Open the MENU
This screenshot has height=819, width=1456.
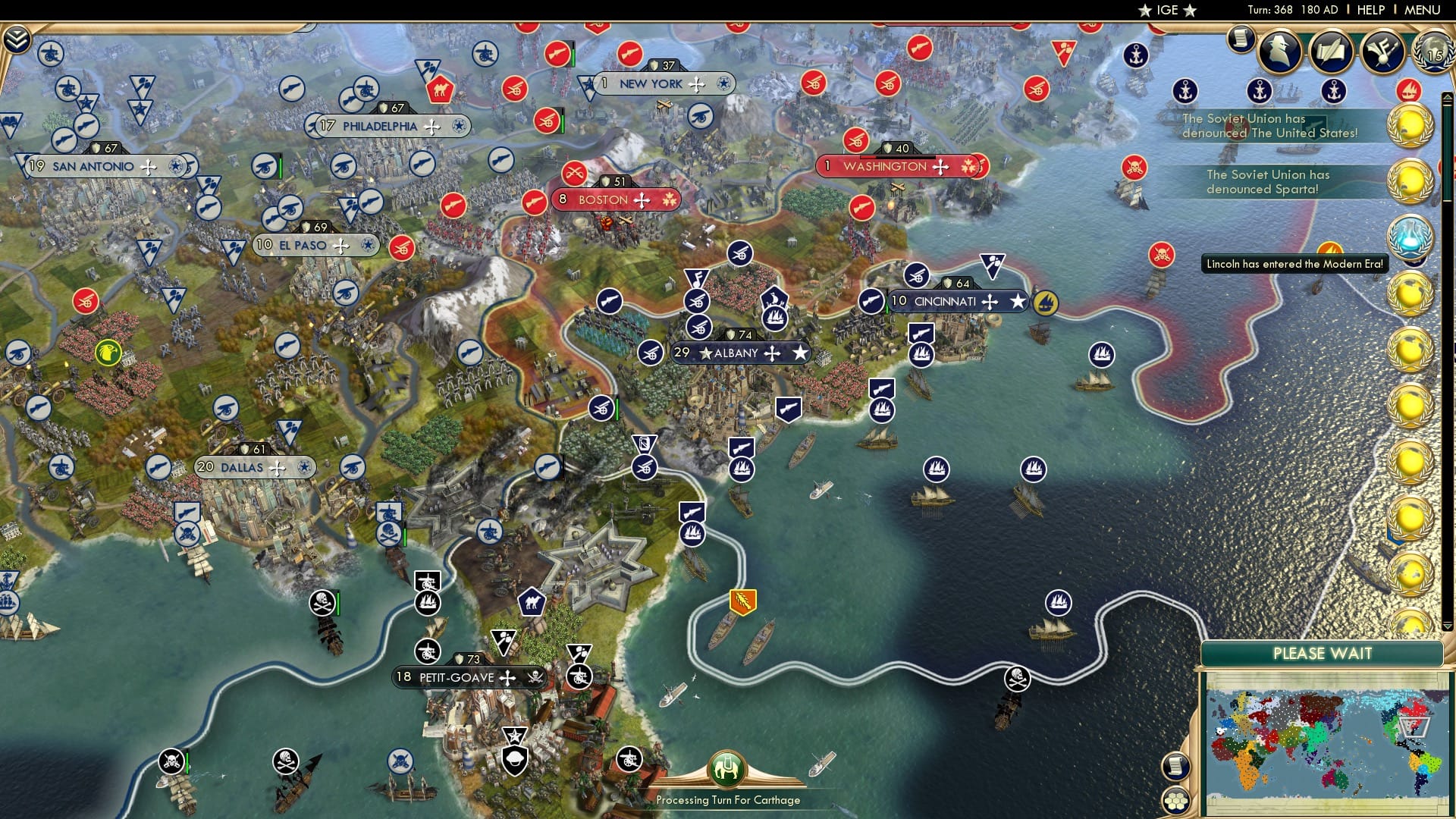(1424, 10)
